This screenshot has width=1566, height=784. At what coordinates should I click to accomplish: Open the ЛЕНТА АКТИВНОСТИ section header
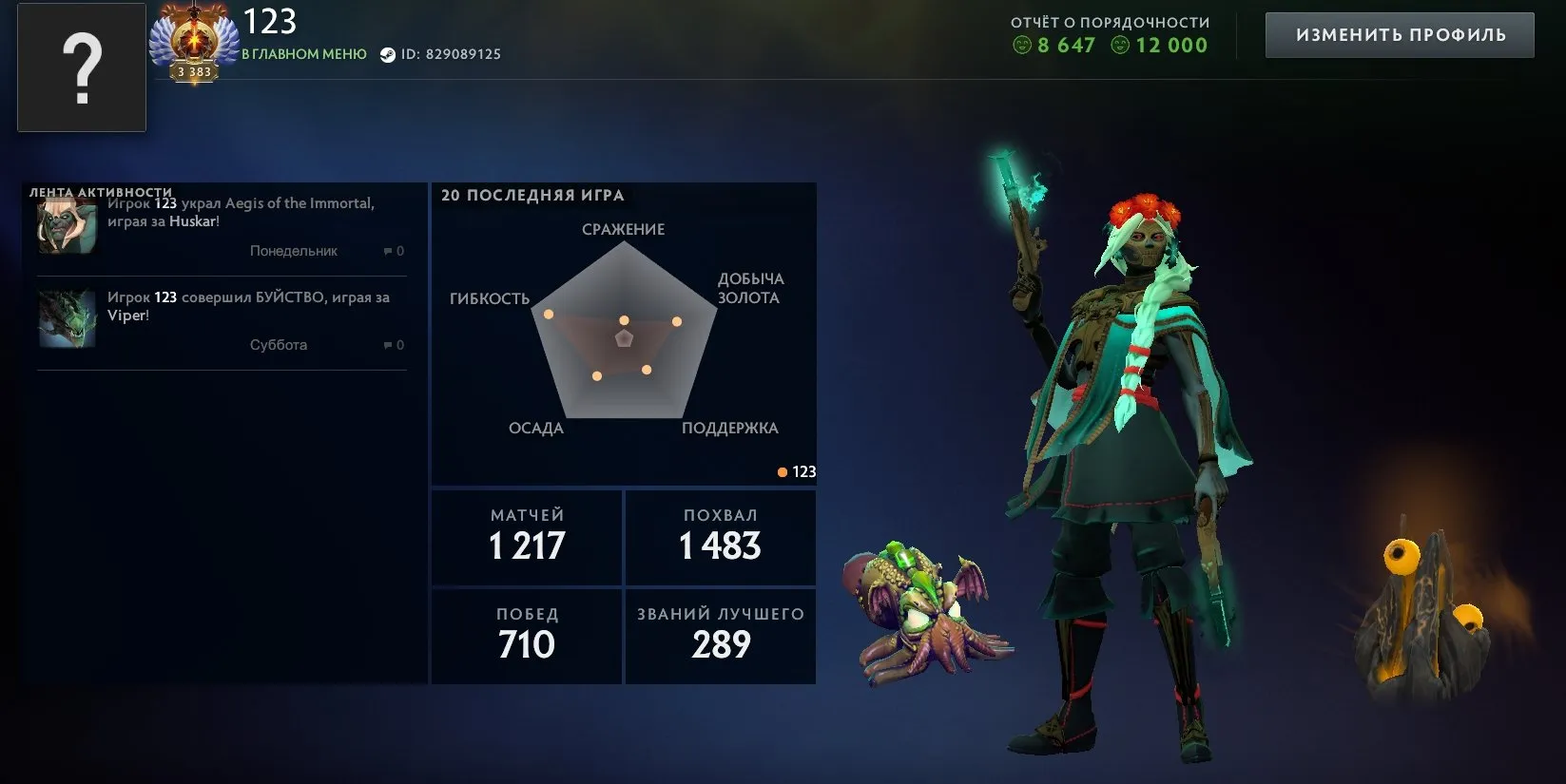pyautogui.click(x=99, y=191)
